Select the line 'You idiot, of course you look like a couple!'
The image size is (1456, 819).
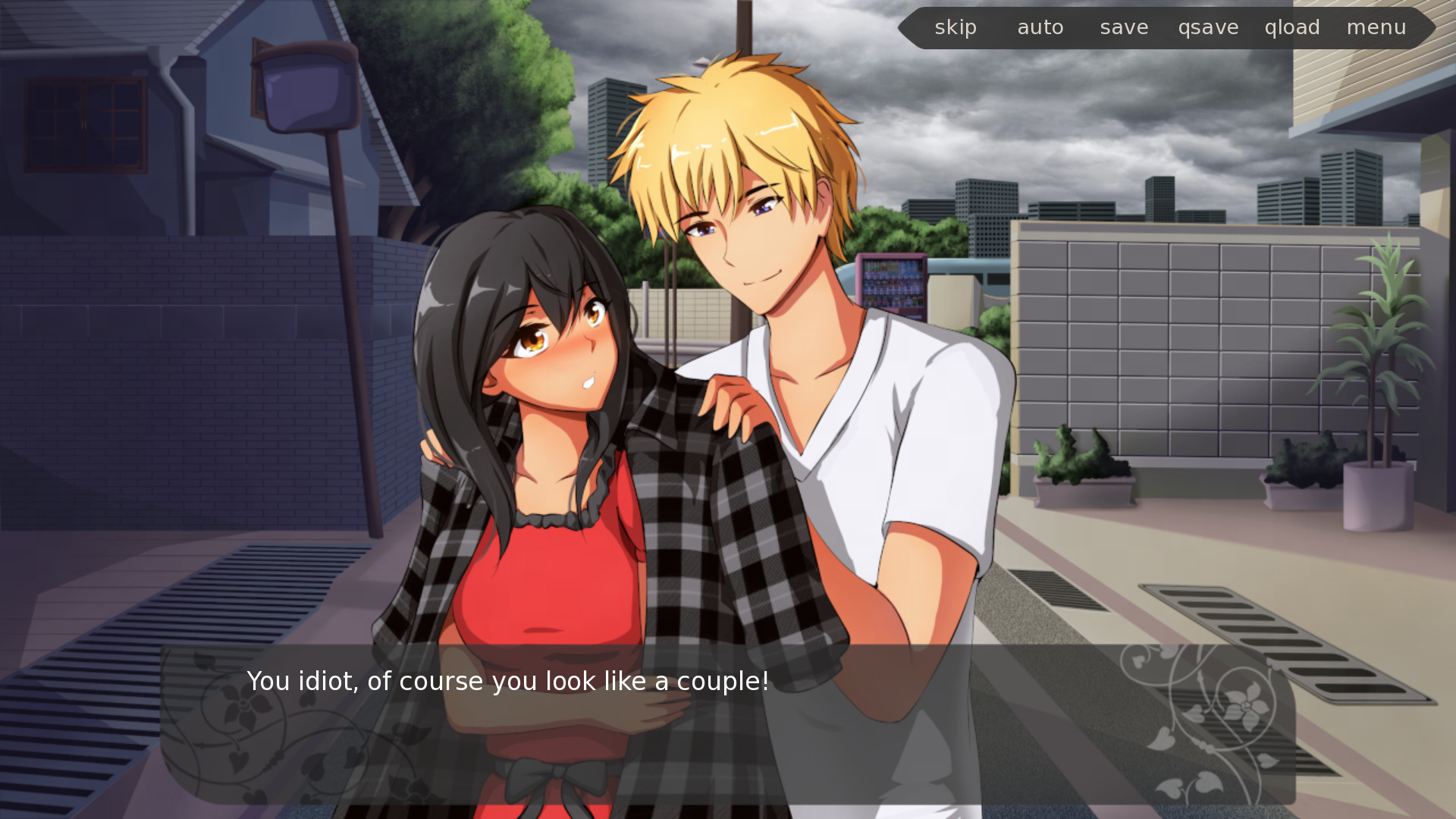(x=507, y=681)
